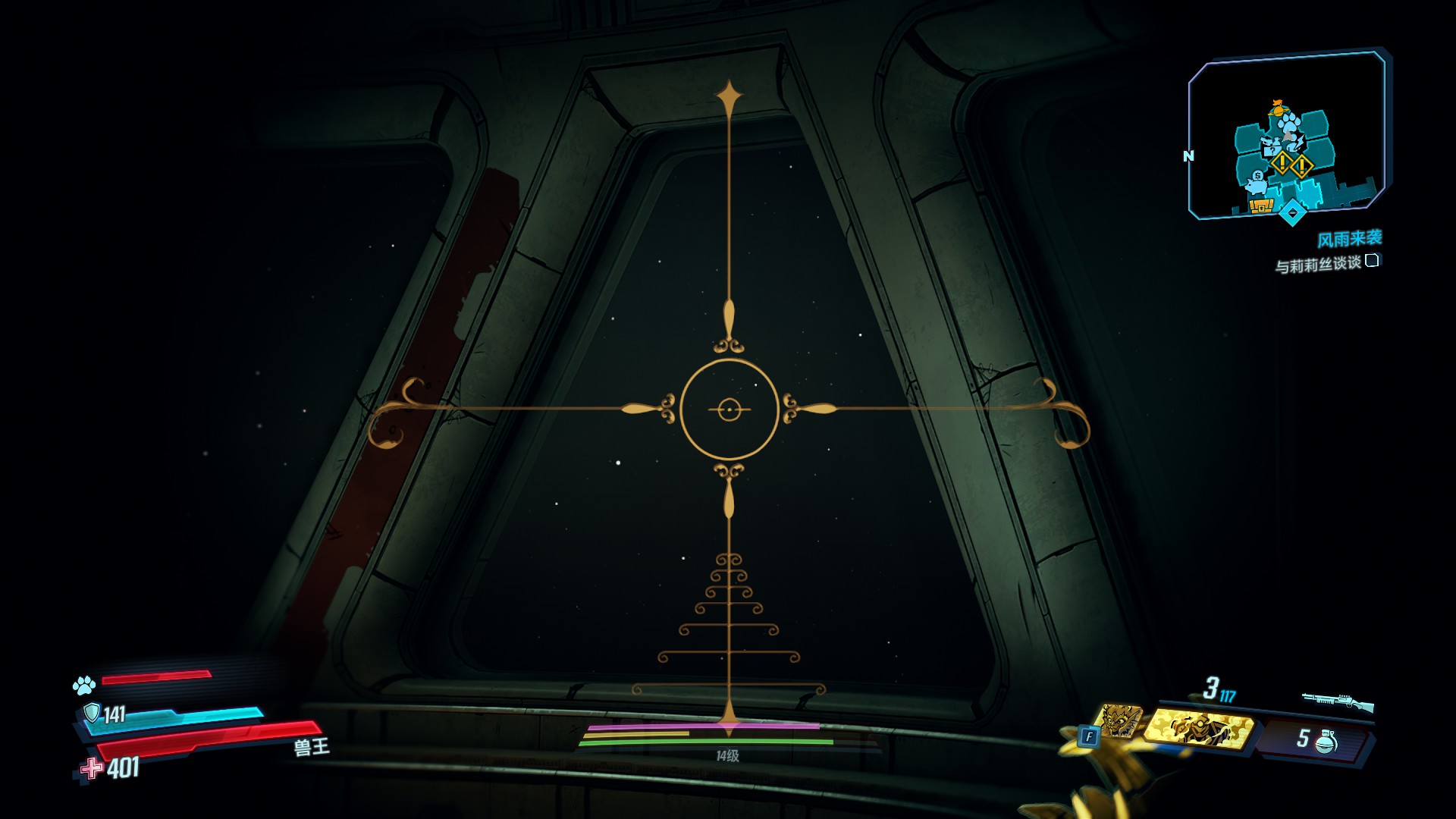The width and height of the screenshot is (1456, 819).
Task: Click the pet paw icon beside the health bar
Action: pyautogui.click(x=84, y=686)
